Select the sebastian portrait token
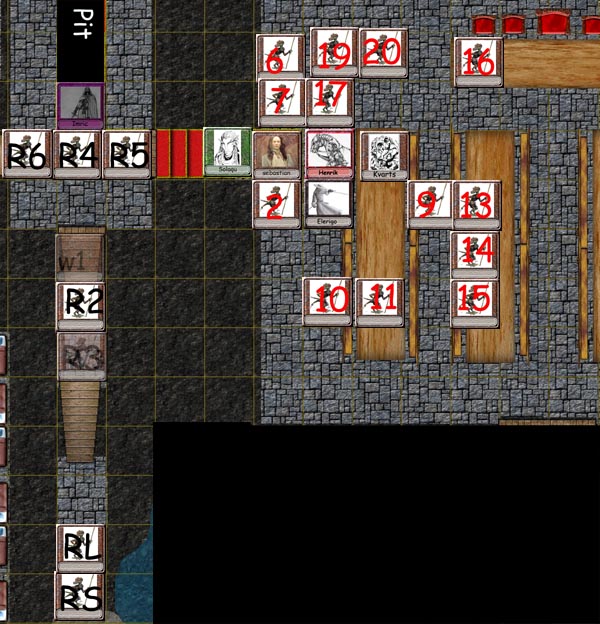The width and height of the screenshot is (600, 624). (x=276, y=155)
